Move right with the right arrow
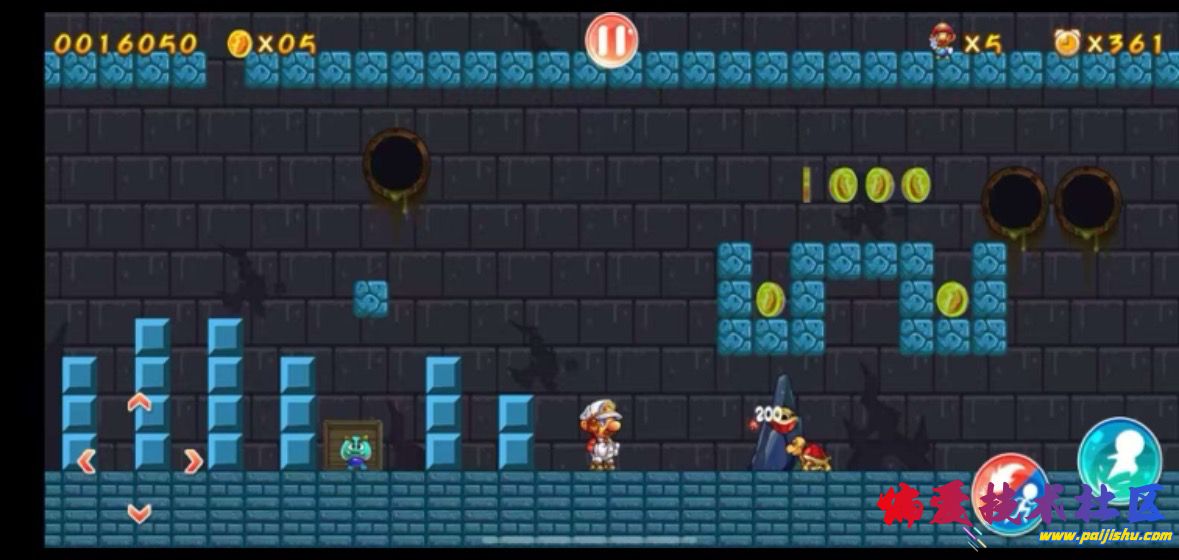The image size is (1179, 560). [x=192, y=461]
